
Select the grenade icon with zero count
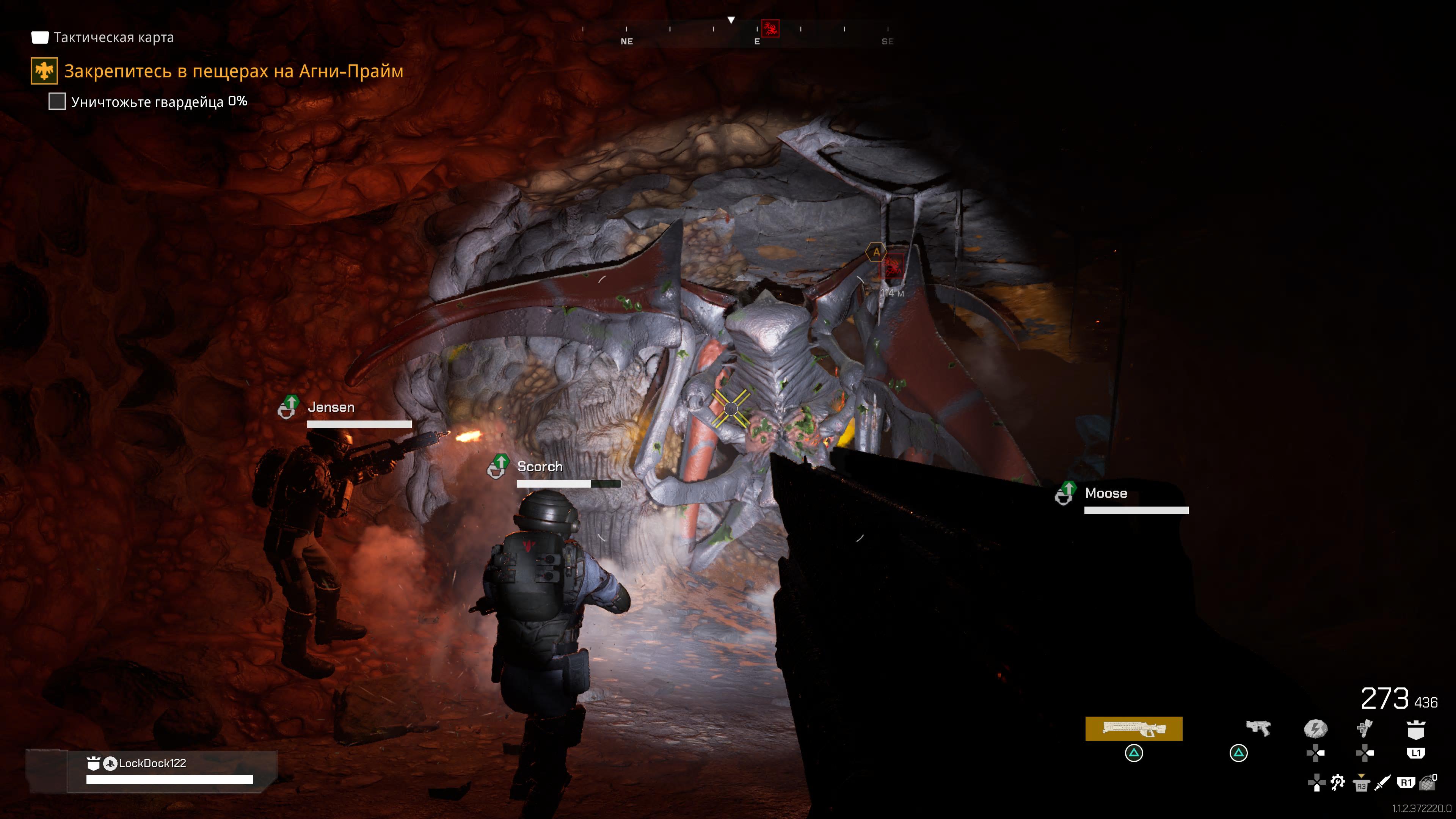pos(1428,783)
